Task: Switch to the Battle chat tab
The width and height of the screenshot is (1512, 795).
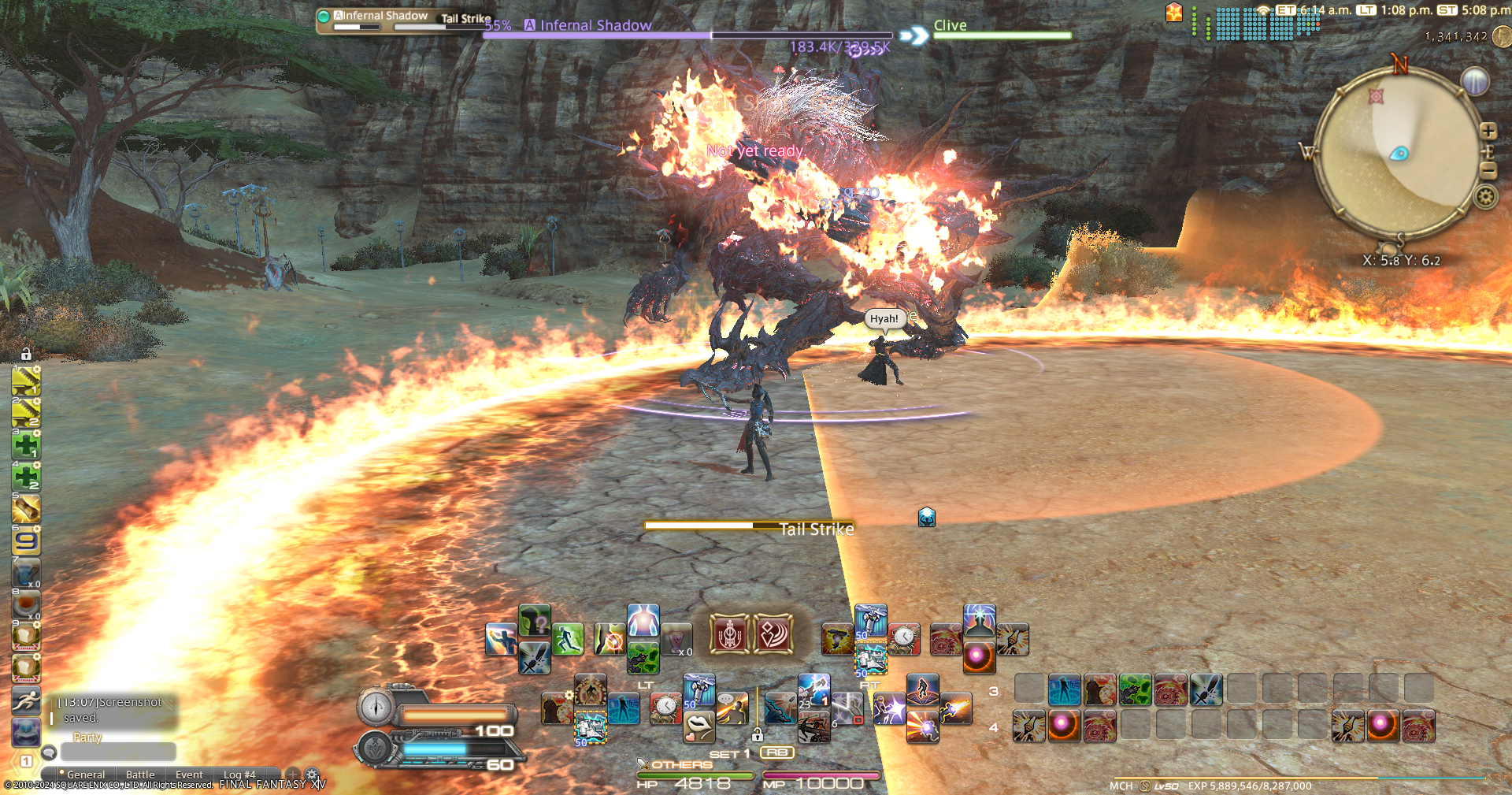Action: pyautogui.click(x=140, y=775)
